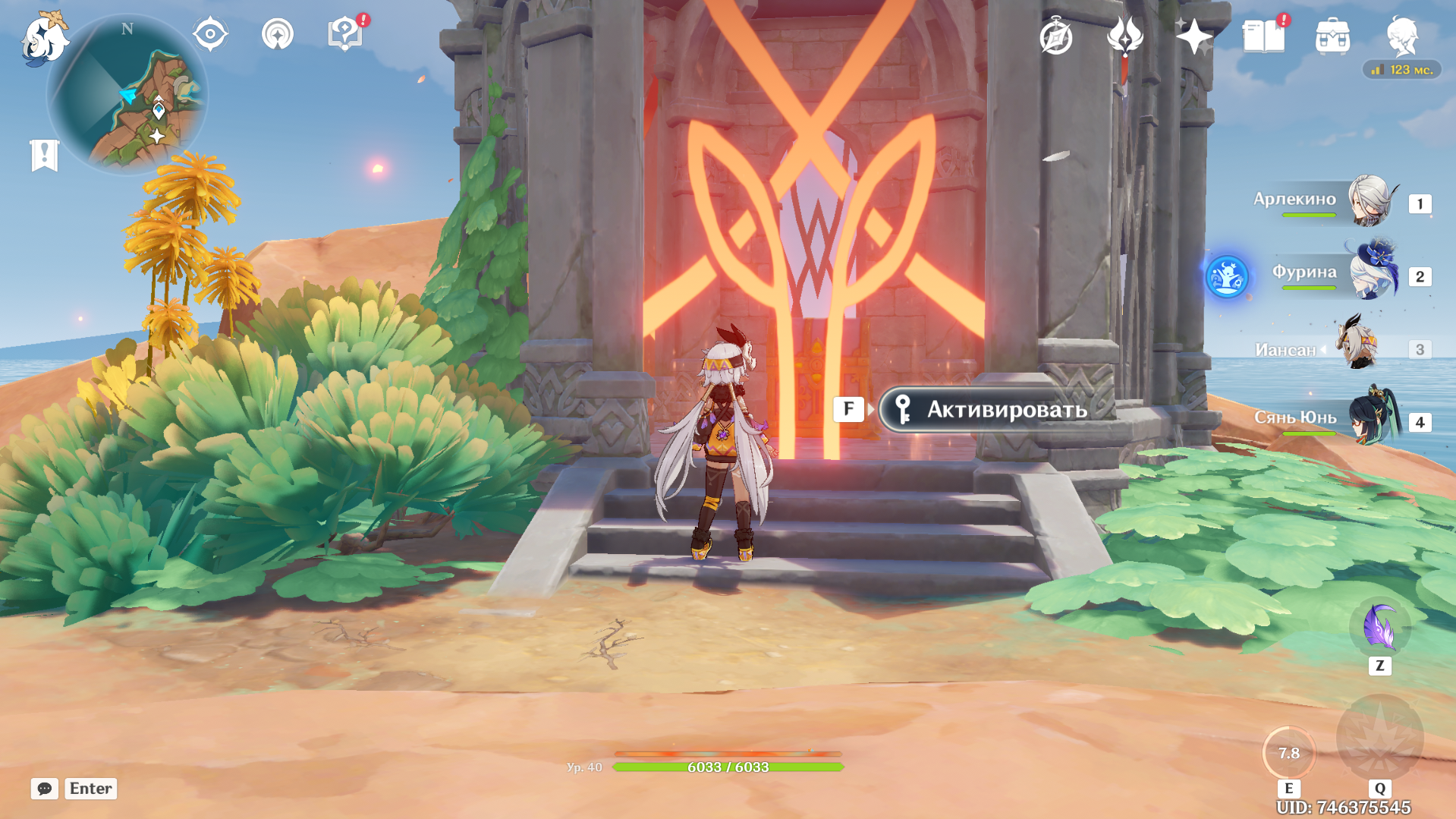The image size is (1456, 819).
Task: Open the chat speech bubble
Action: point(45,789)
